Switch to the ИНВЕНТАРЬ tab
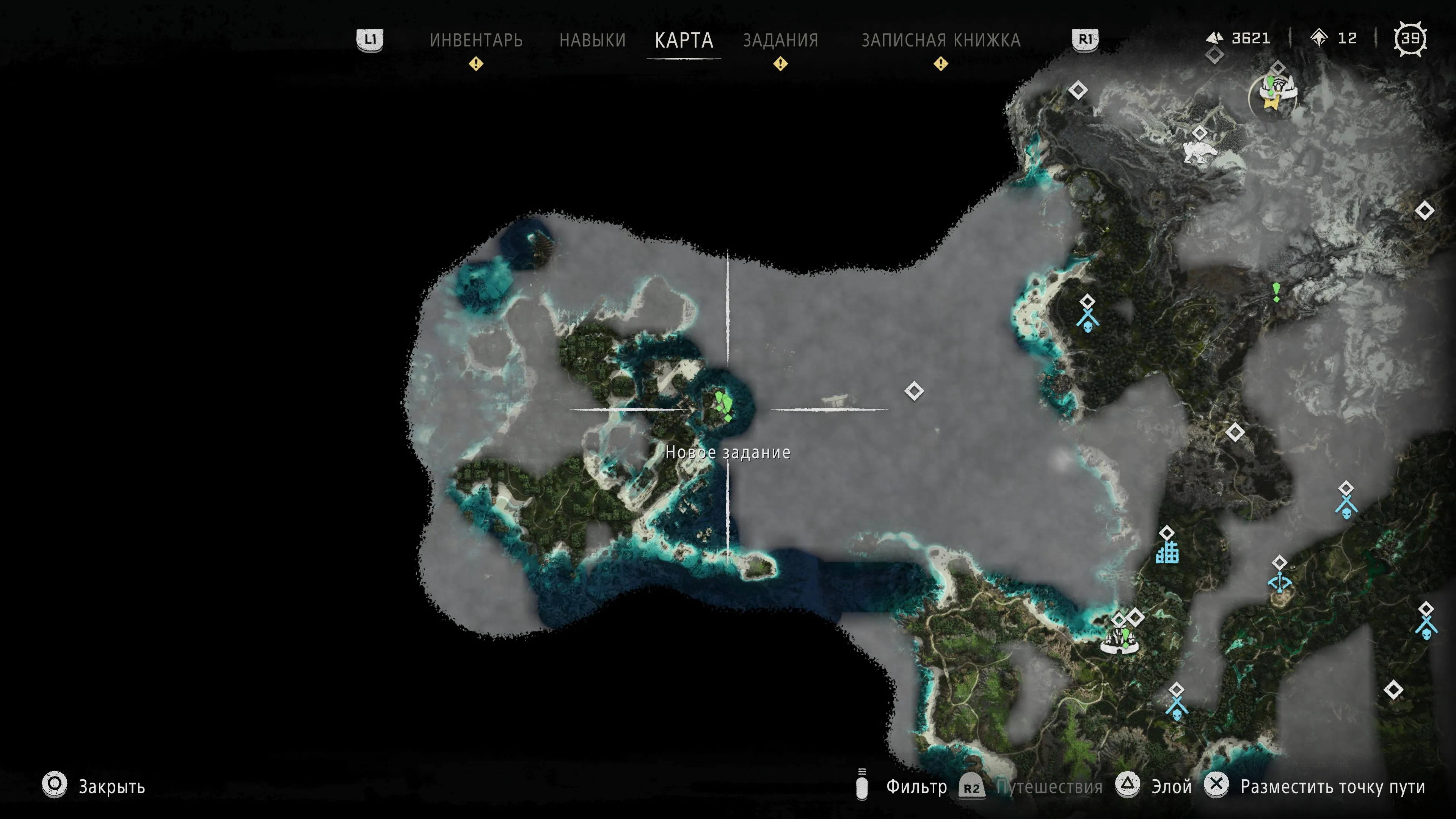This screenshot has height=819, width=1456. 476,40
